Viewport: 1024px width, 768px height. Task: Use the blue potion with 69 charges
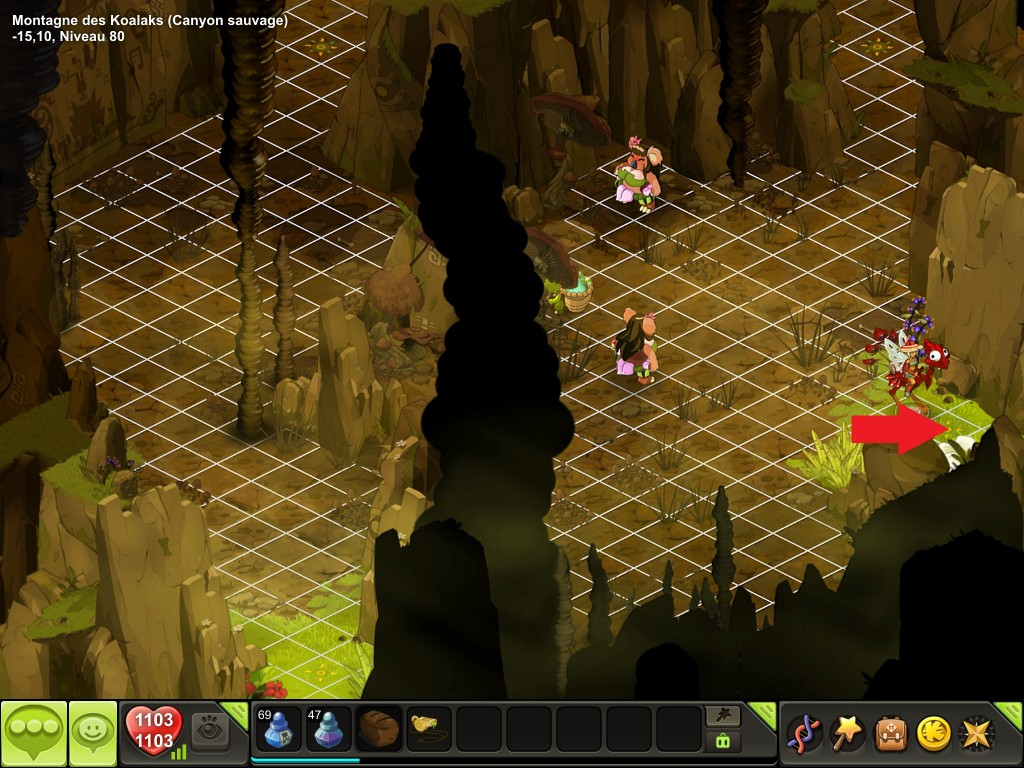(277, 729)
